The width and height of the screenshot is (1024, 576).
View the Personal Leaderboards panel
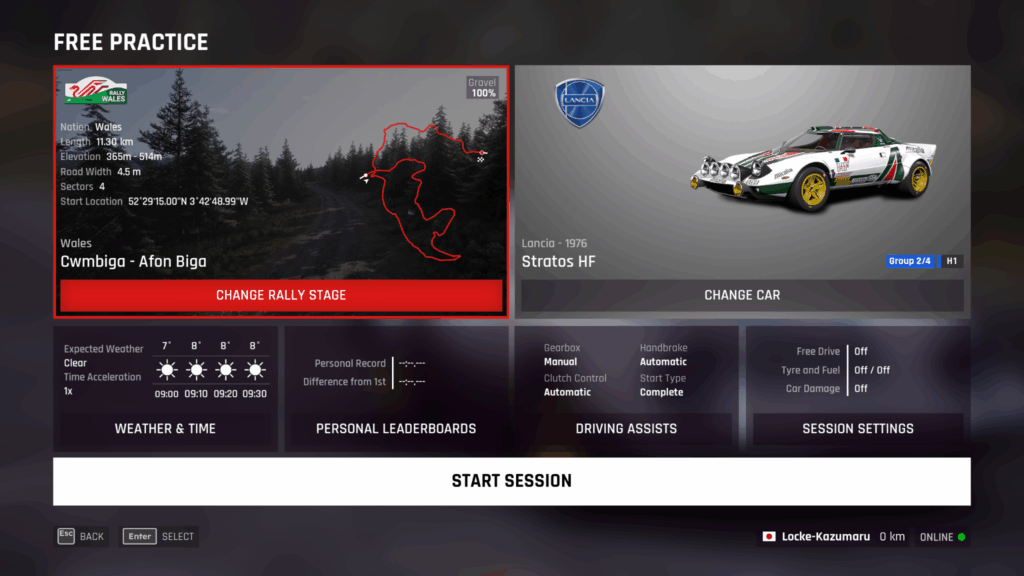[396, 428]
